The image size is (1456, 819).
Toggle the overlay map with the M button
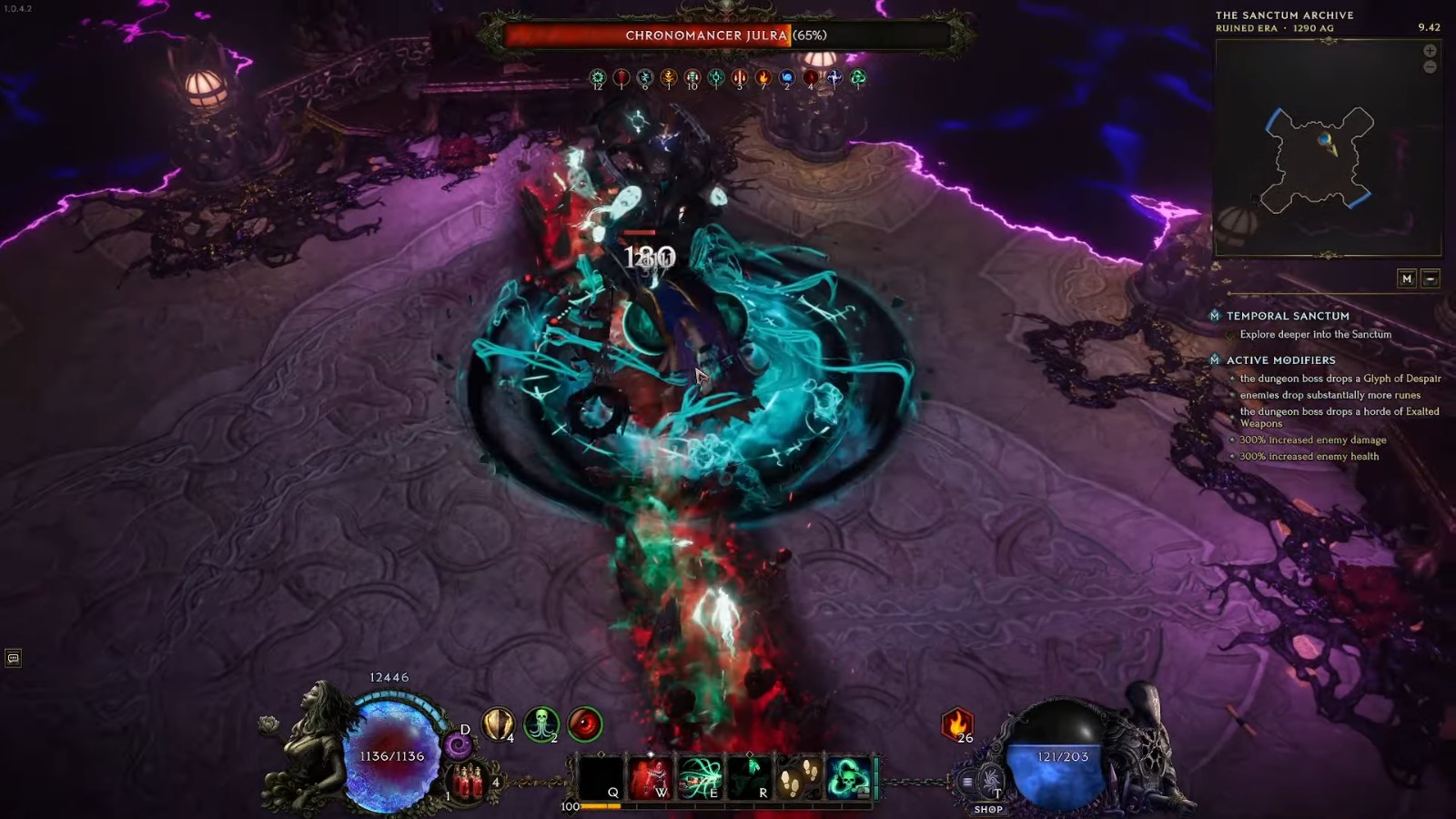(1407, 278)
